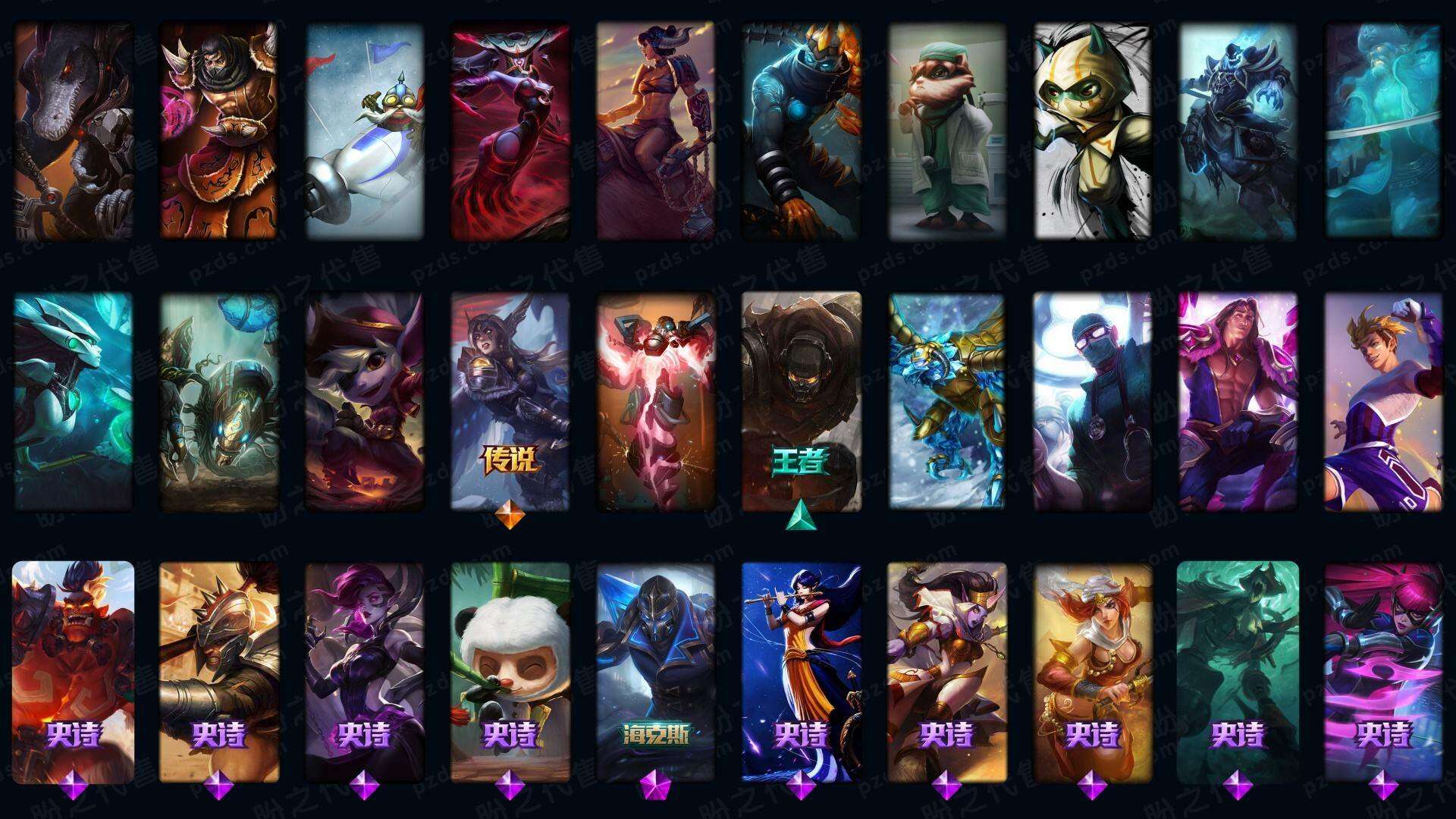Screen dimensions: 1456x819
Task: Open the card labeled 传说
Action: tap(510, 400)
